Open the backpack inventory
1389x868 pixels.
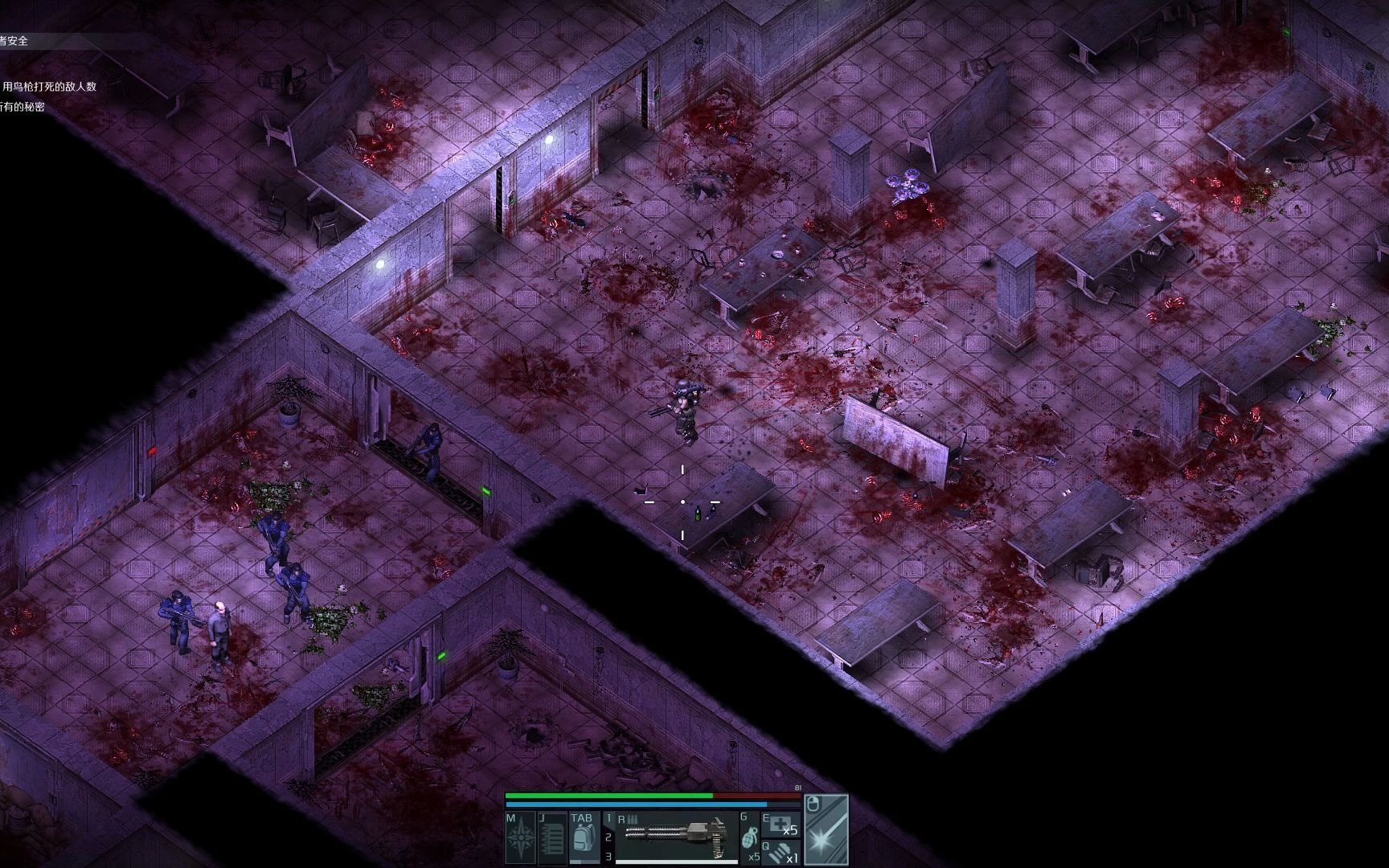(584, 838)
